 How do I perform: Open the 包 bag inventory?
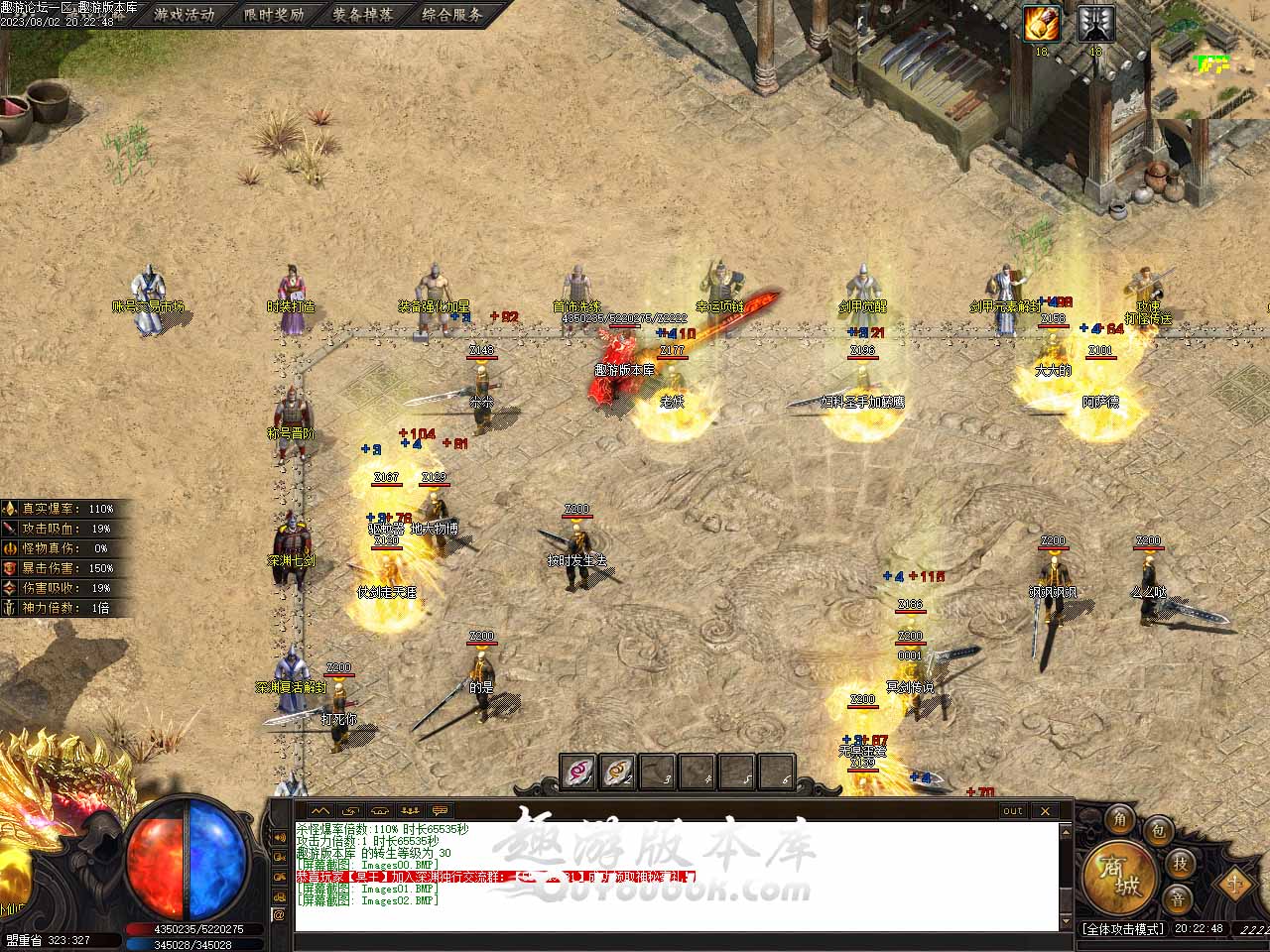[1157, 831]
